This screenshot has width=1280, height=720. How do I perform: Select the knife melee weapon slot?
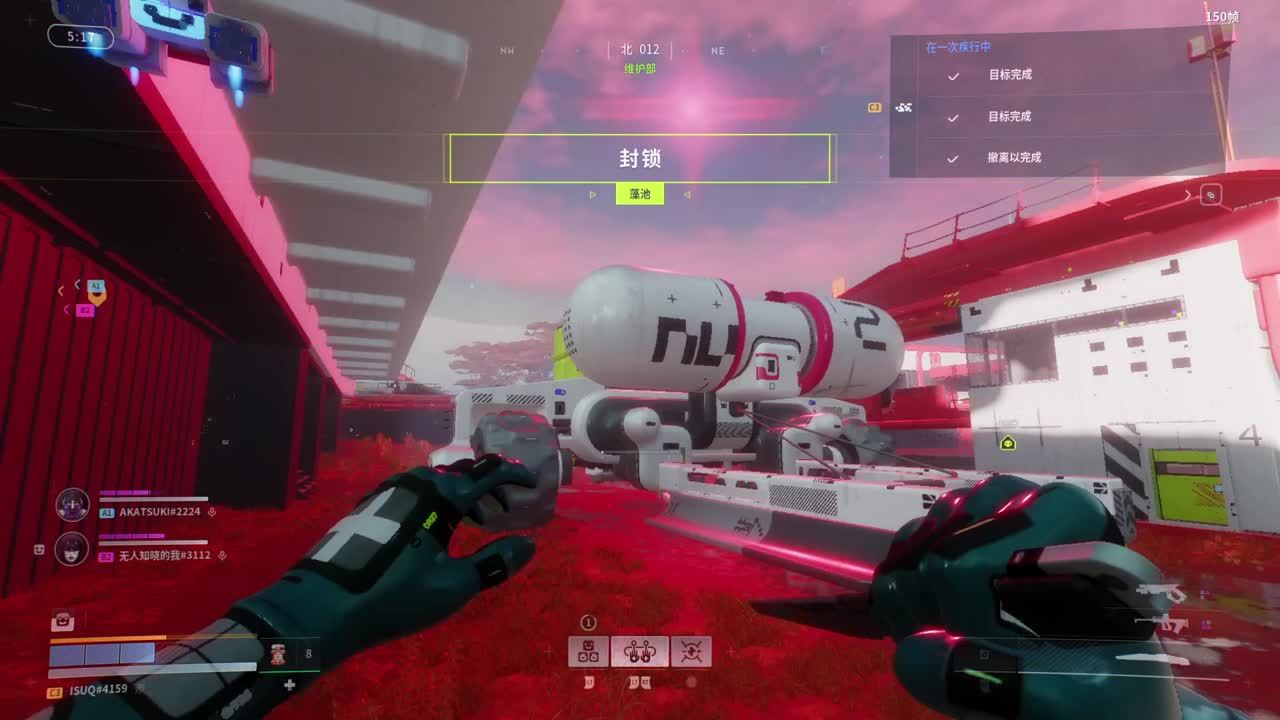1155,658
